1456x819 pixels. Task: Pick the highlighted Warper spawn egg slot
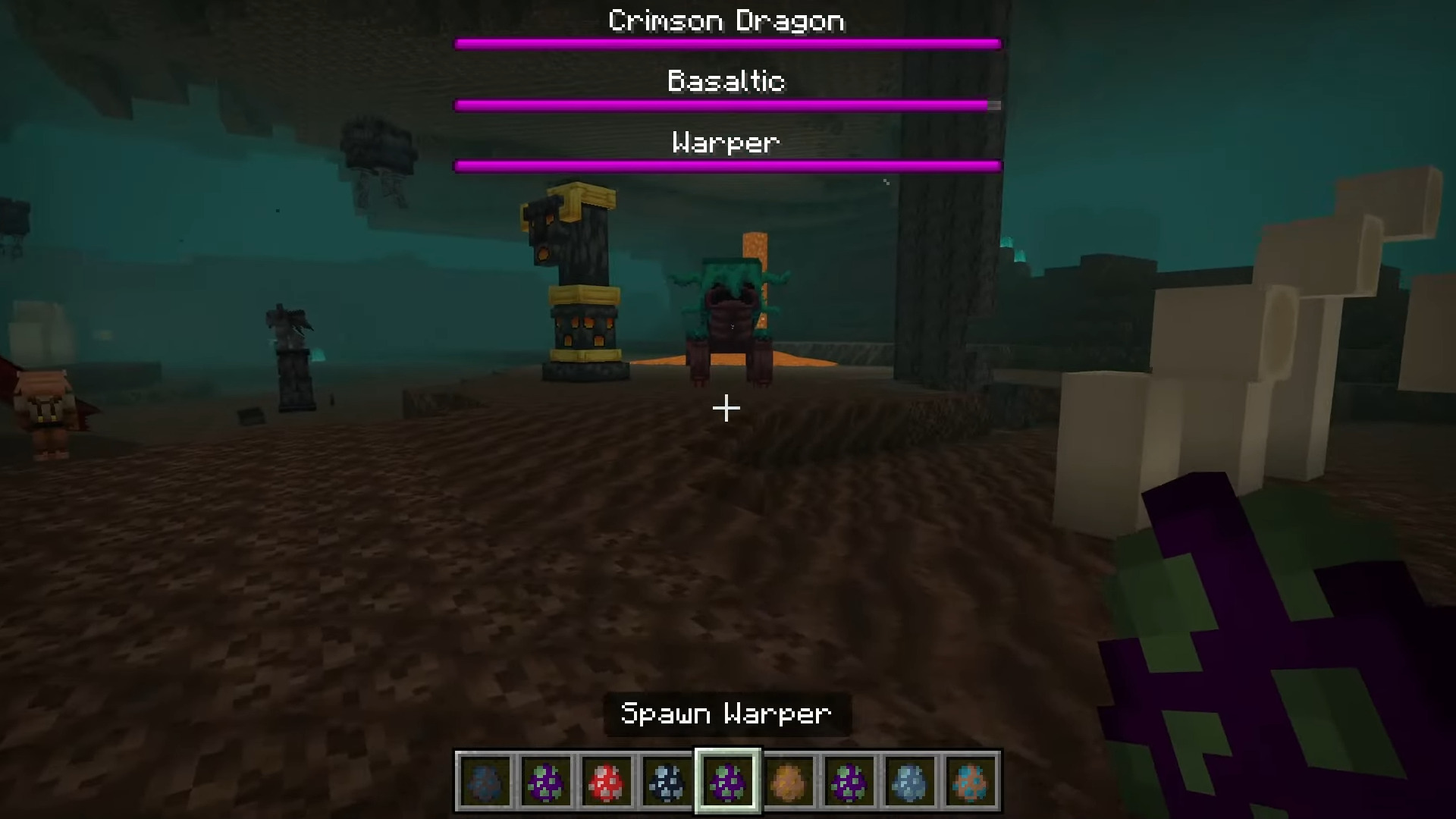pos(727,781)
